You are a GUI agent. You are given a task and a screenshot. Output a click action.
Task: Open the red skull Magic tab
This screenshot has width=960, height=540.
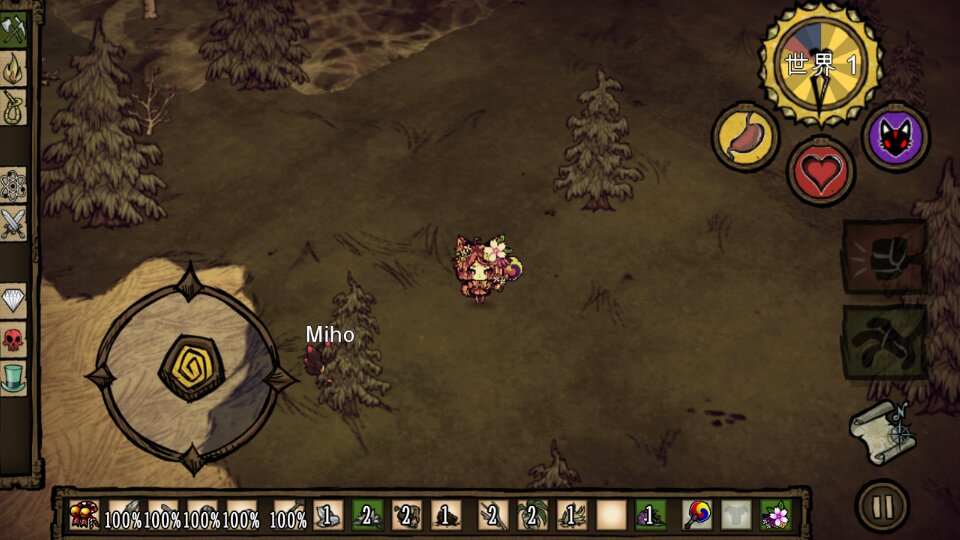[x=13, y=339]
